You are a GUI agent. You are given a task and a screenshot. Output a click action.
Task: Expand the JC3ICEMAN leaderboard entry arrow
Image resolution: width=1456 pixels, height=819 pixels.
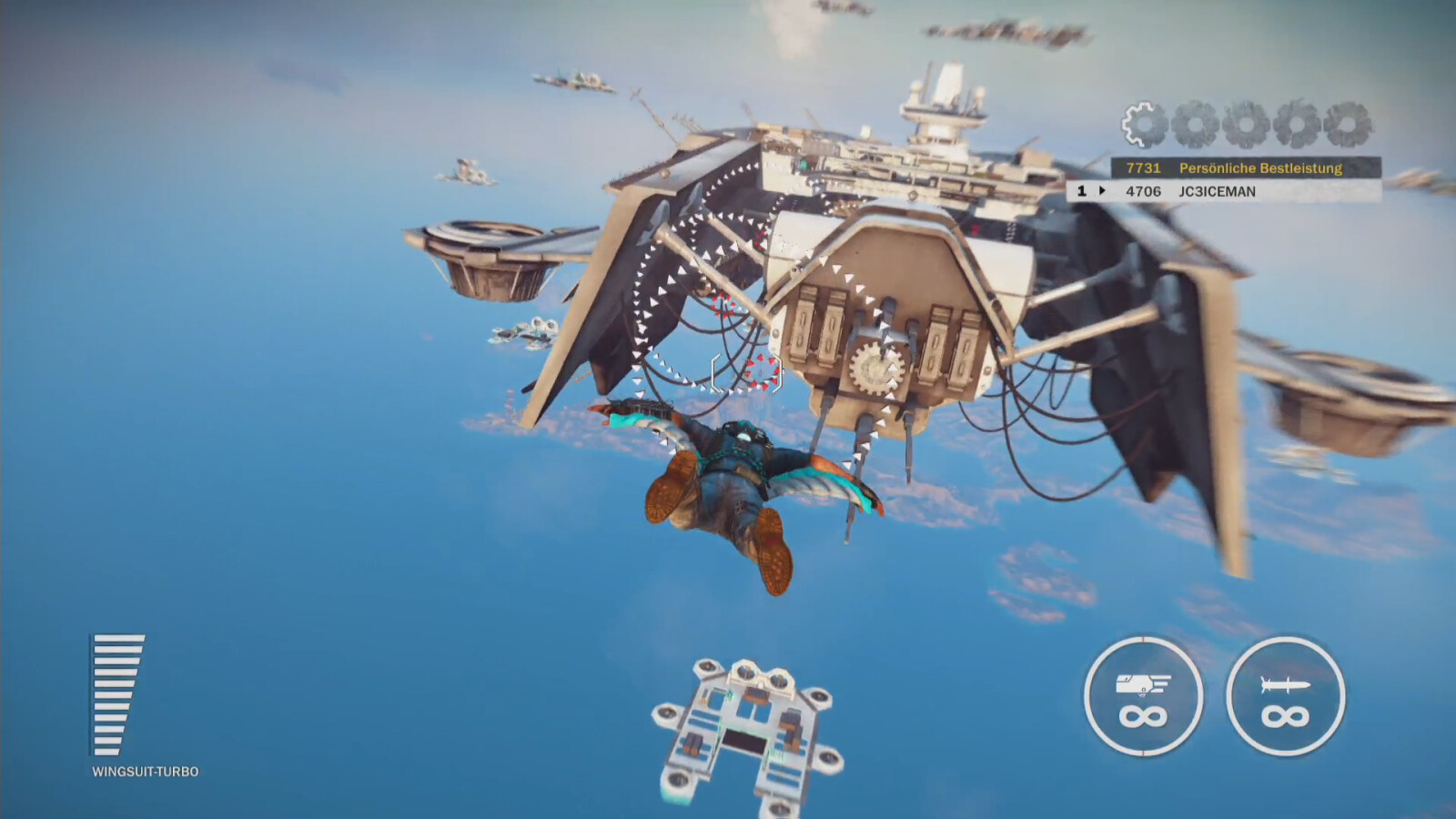1105,191
